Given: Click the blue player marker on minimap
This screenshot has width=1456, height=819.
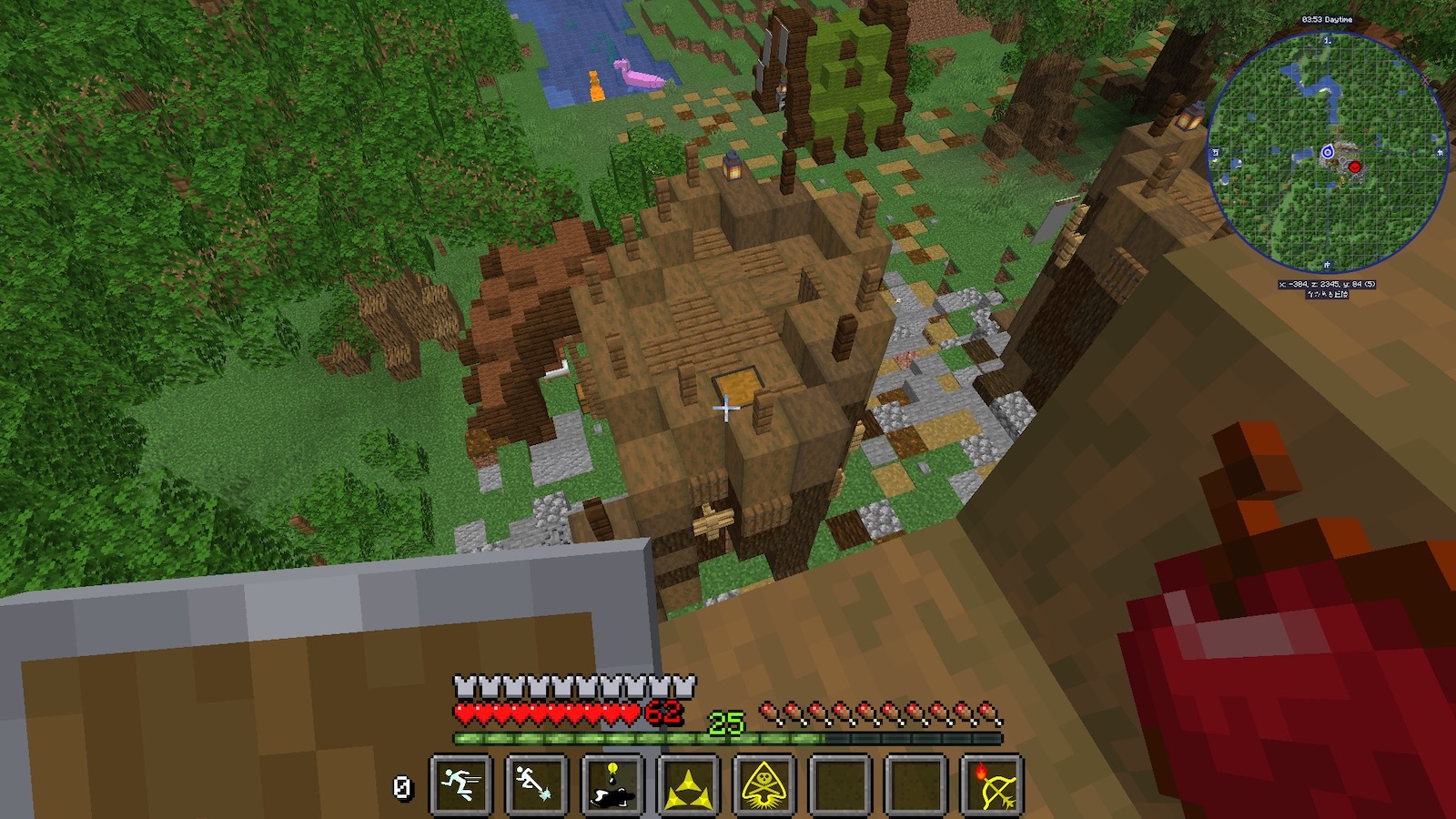Looking at the screenshot, I should point(1327,152).
